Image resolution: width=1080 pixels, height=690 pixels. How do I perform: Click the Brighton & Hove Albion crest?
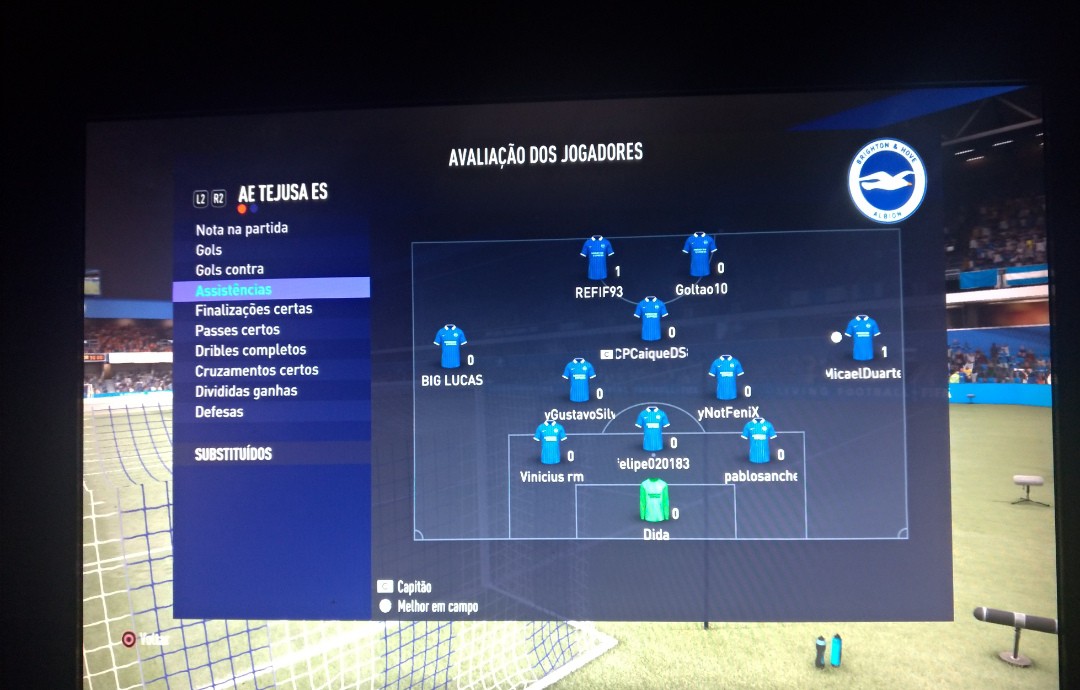click(x=887, y=181)
